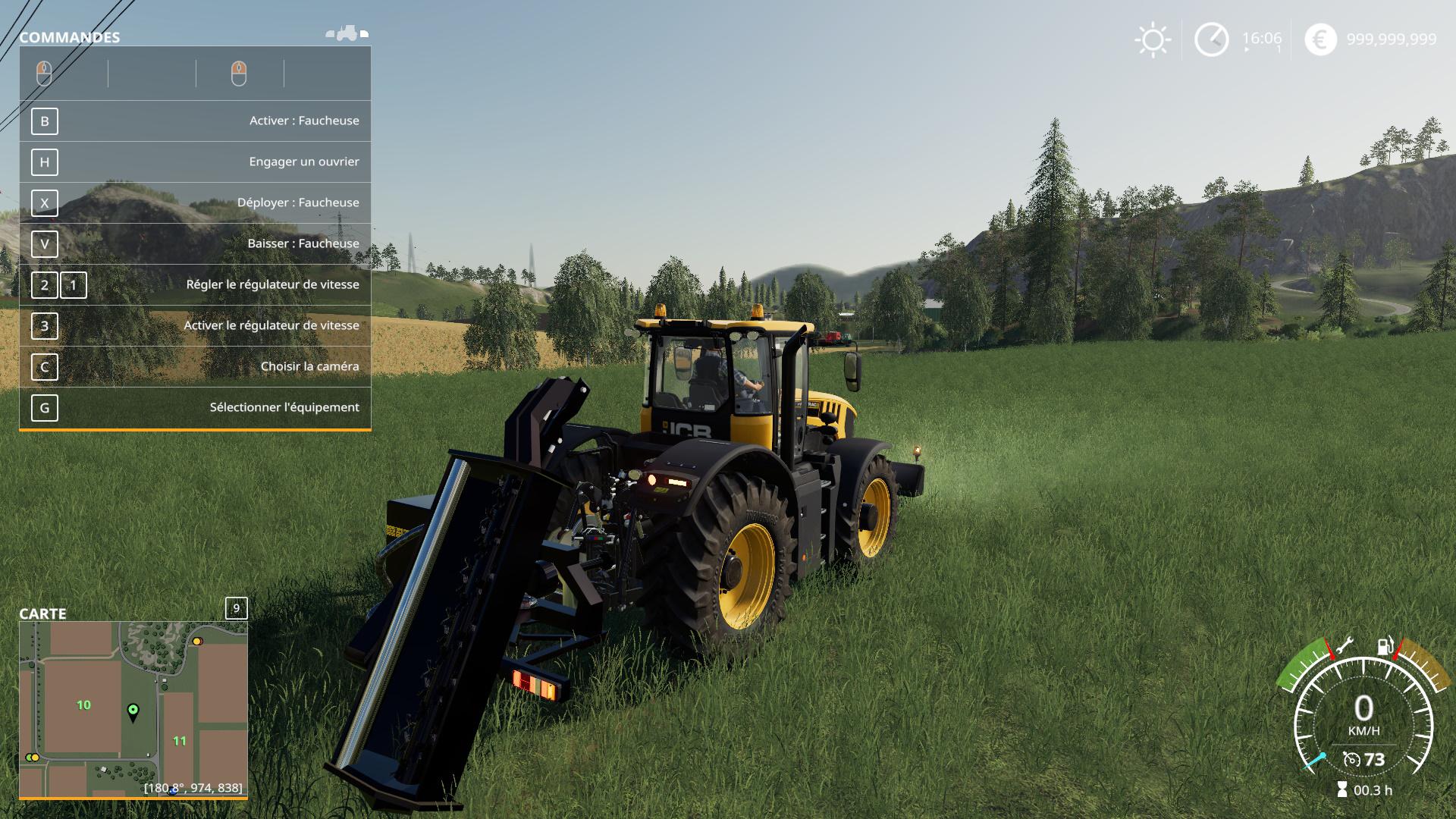Click the euro money icon

click(x=1320, y=39)
